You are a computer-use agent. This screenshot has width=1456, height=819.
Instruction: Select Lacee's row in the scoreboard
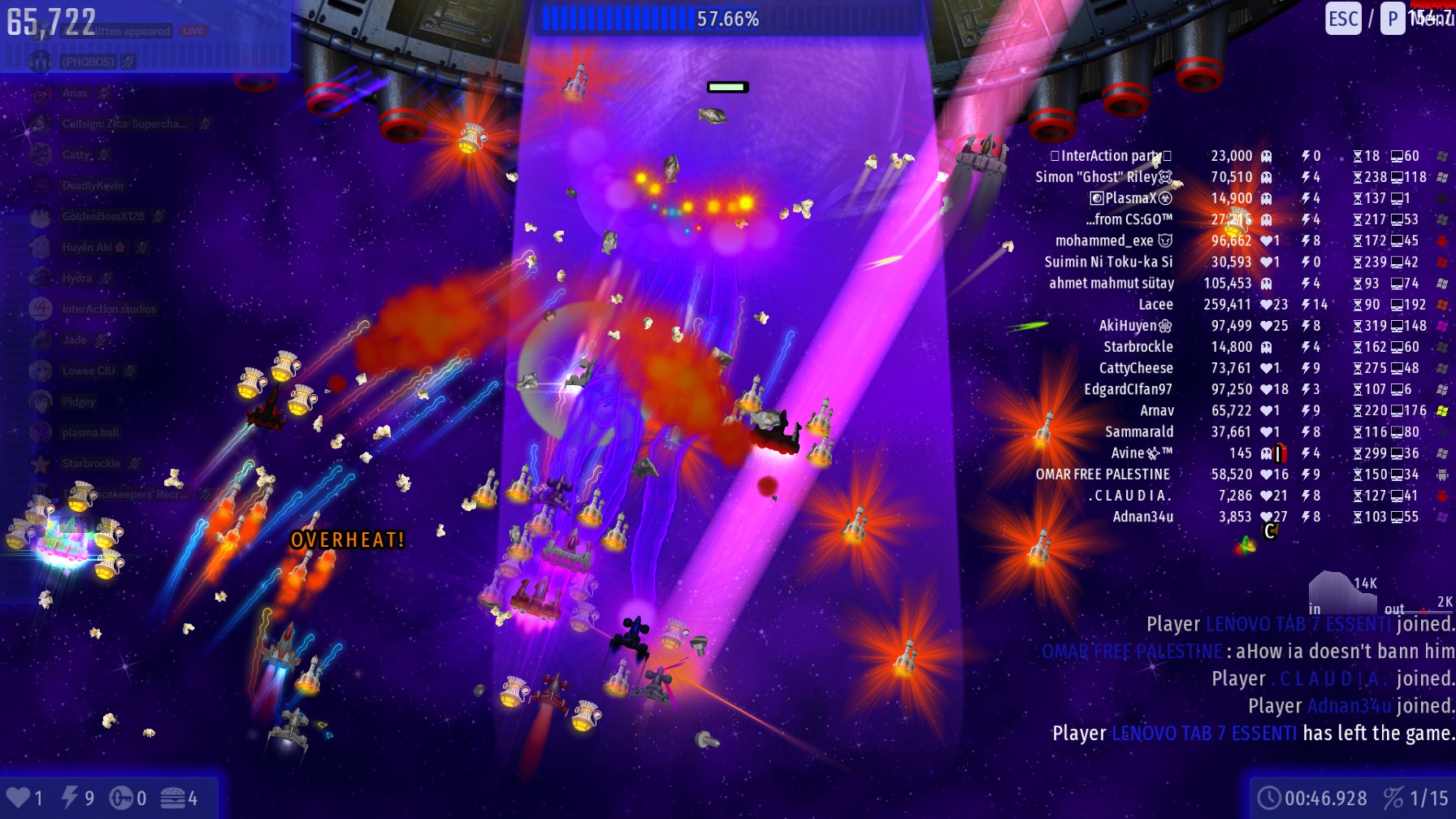point(1155,305)
